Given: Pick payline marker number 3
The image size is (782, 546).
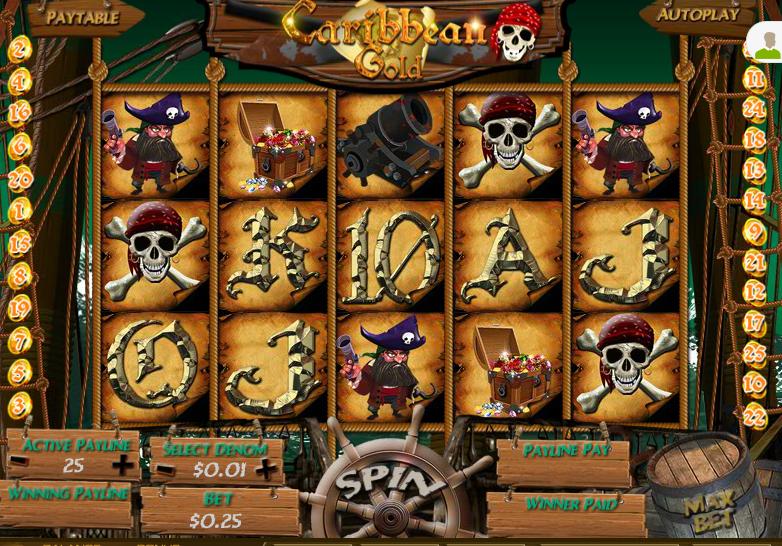Looking at the screenshot, I should pos(20,405).
